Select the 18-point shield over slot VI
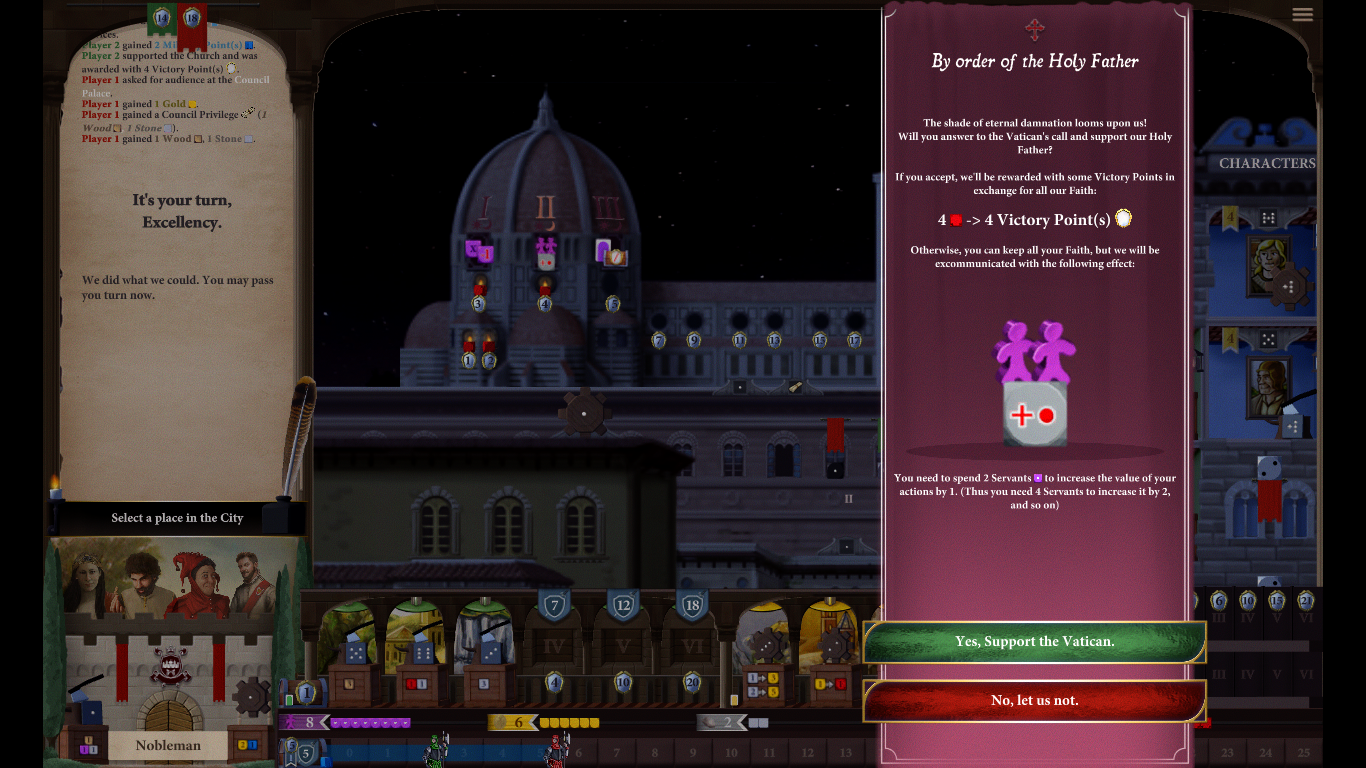 [x=692, y=605]
